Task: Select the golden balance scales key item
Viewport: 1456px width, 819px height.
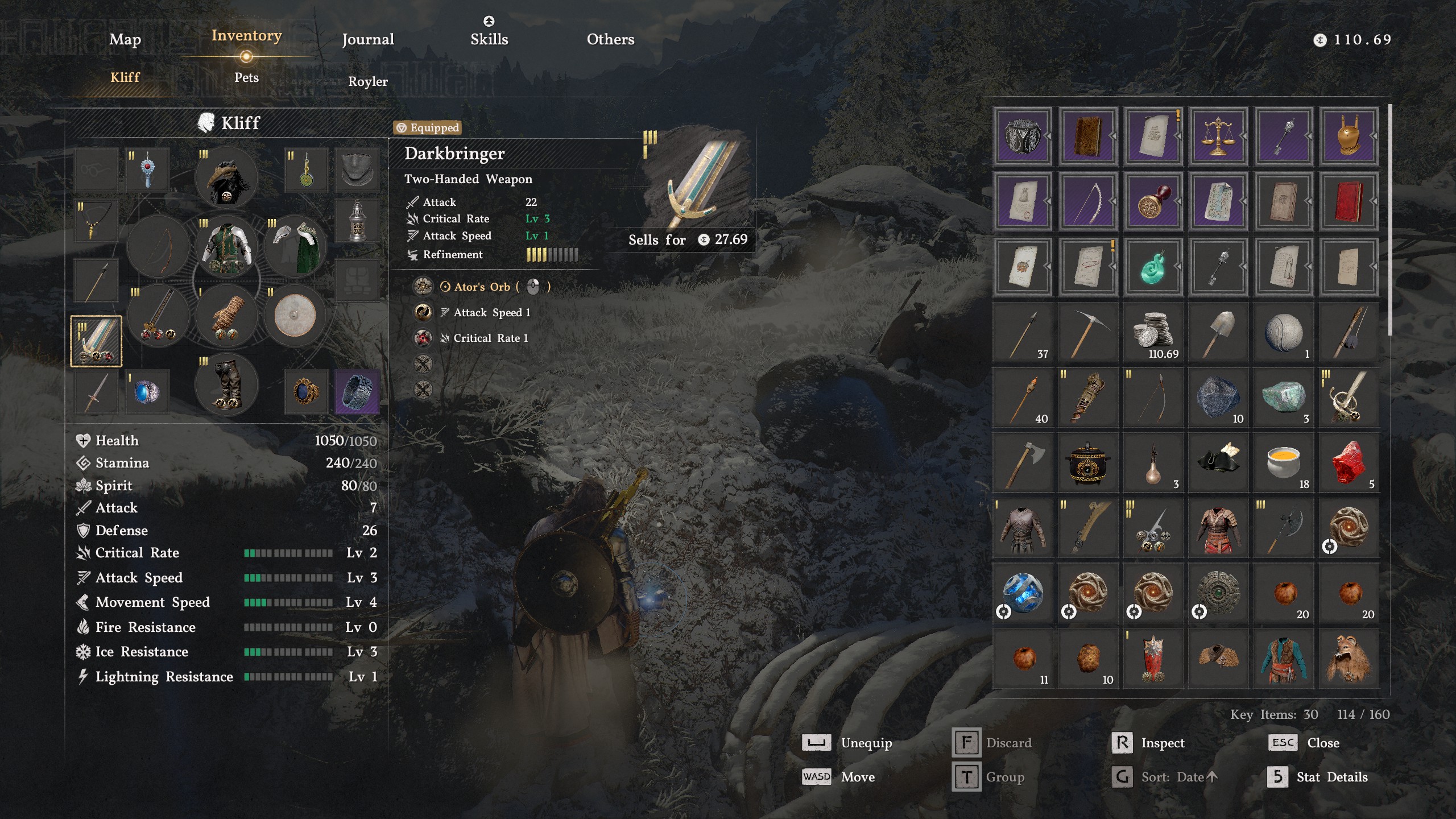Action: (x=1218, y=136)
